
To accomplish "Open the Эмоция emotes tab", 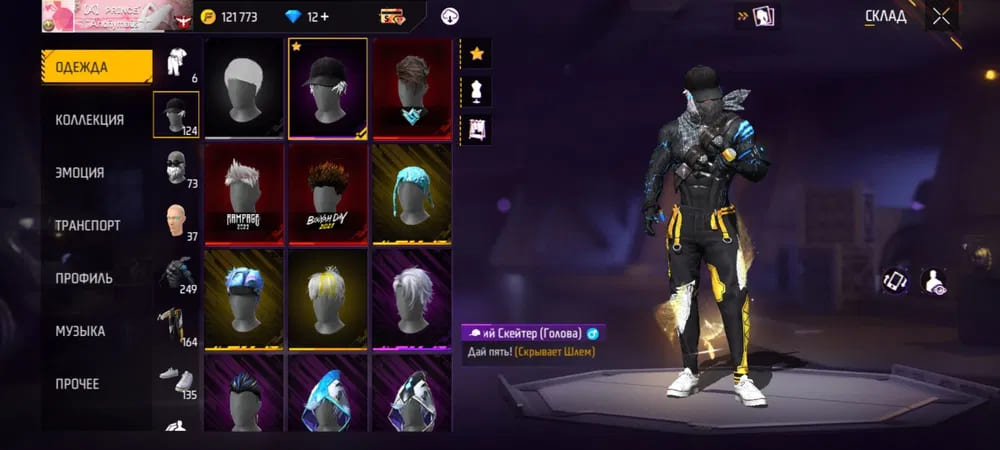I will click(x=80, y=172).
